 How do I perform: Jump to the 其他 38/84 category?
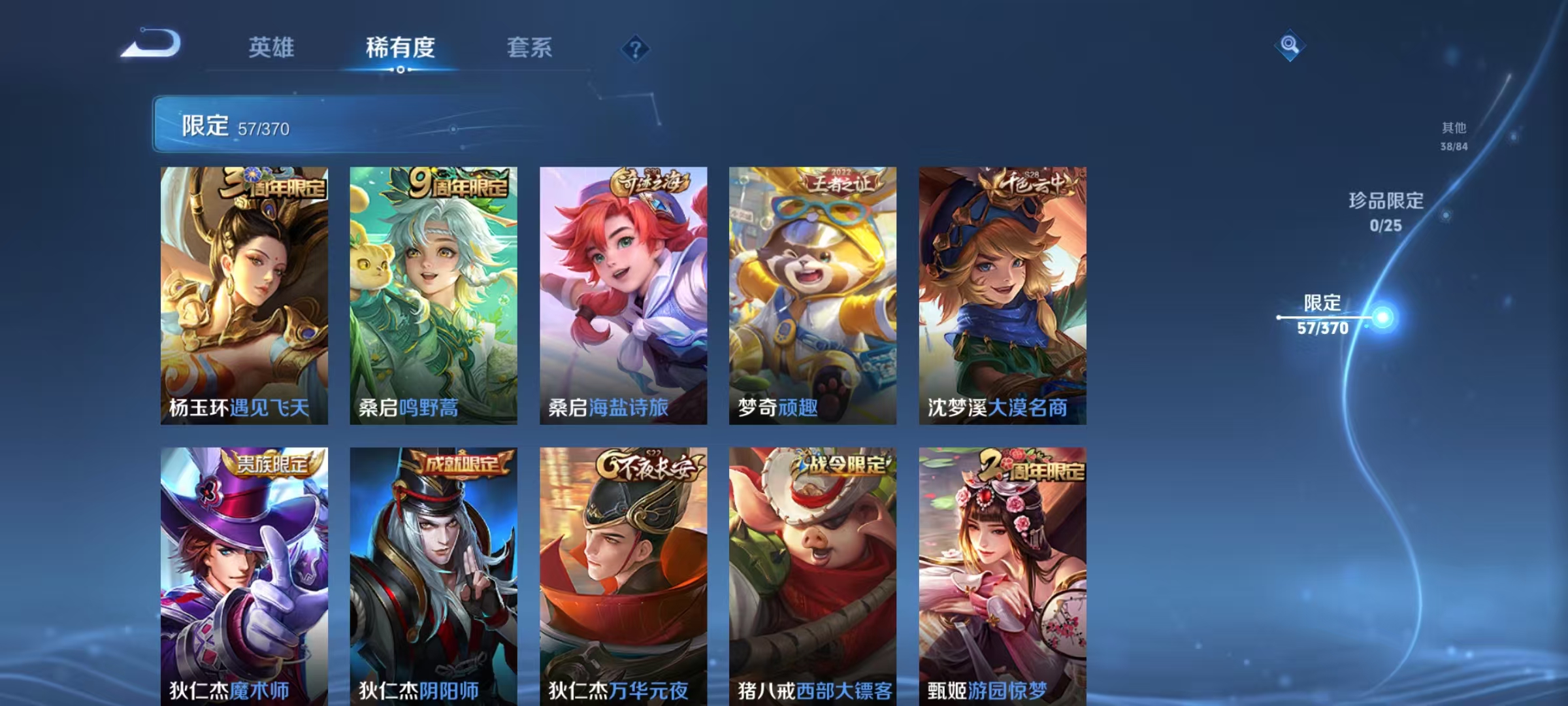click(1452, 134)
